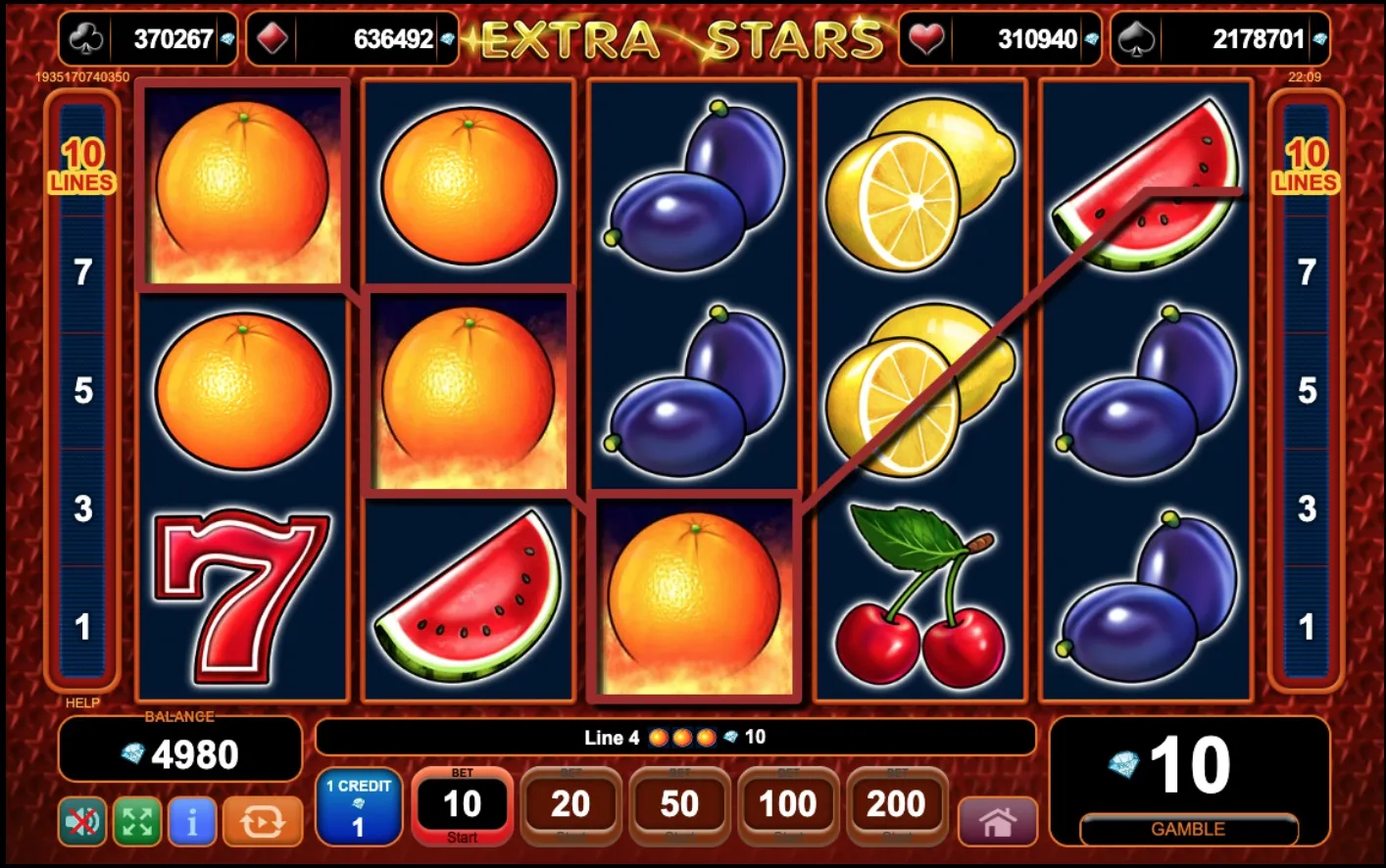
Task: Set bet amount to 200
Action: coord(895,806)
